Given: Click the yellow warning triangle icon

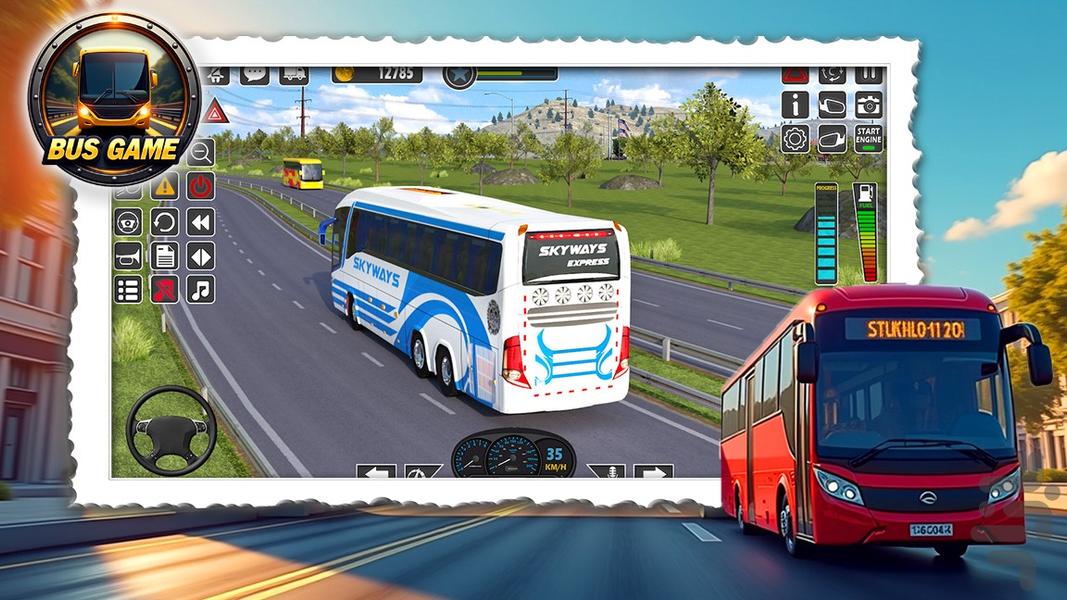Looking at the screenshot, I should (x=165, y=186).
